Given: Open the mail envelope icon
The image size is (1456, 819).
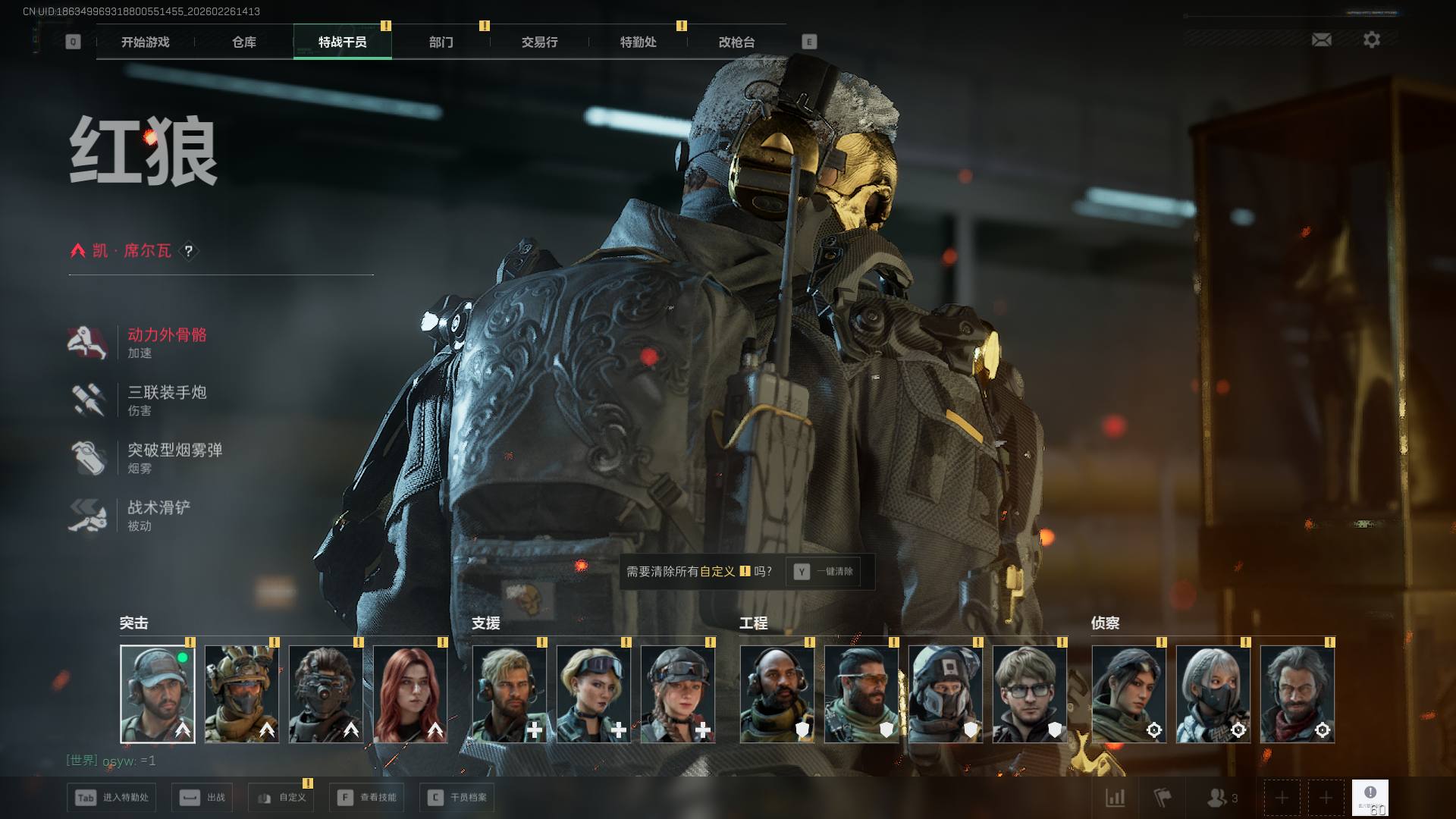Looking at the screenshot, I should (x=1321, y=39).
